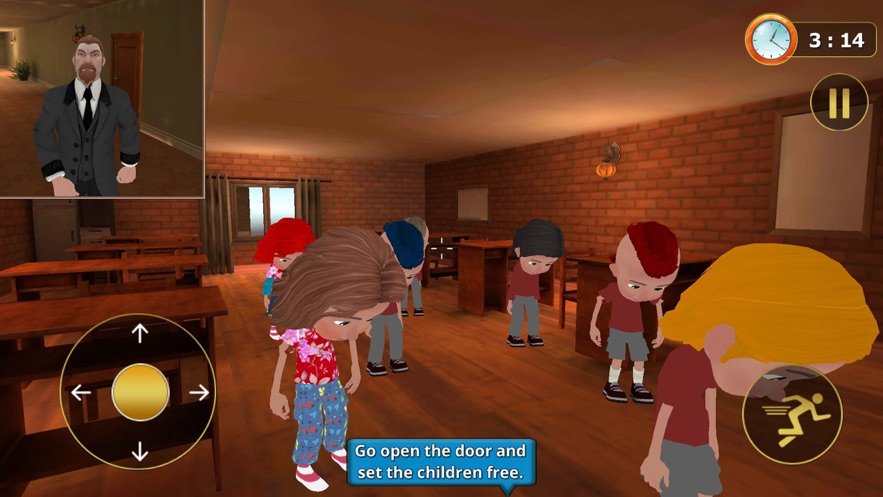
Task: Pause the game with the pause button
Action: click(839, 102)
